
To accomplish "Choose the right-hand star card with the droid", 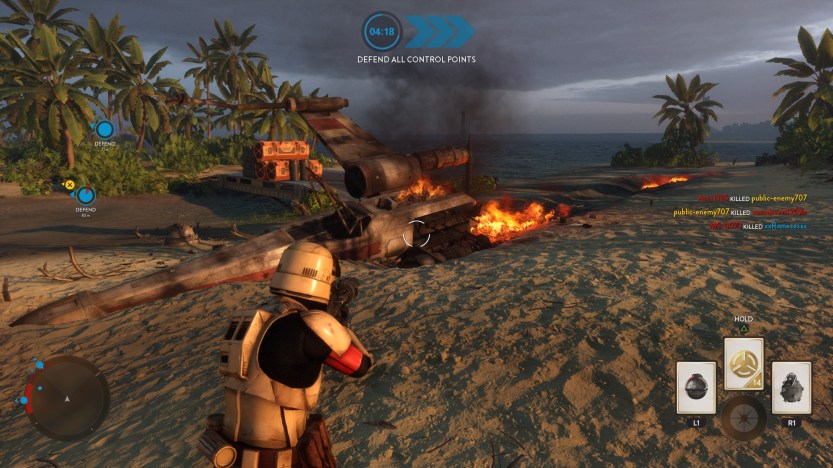I will (x=791, y=388).
